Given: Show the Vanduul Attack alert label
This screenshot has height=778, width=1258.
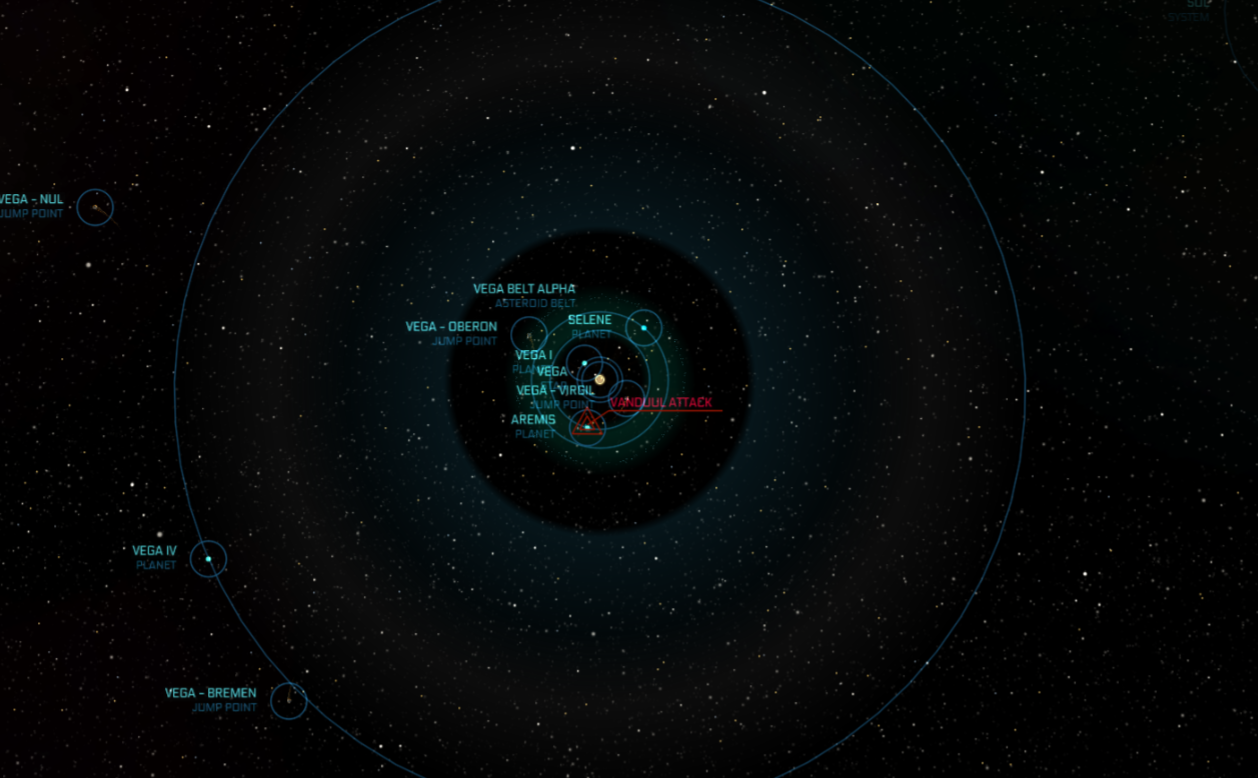Looking at the screenshot, I should [x=661, y=403].
